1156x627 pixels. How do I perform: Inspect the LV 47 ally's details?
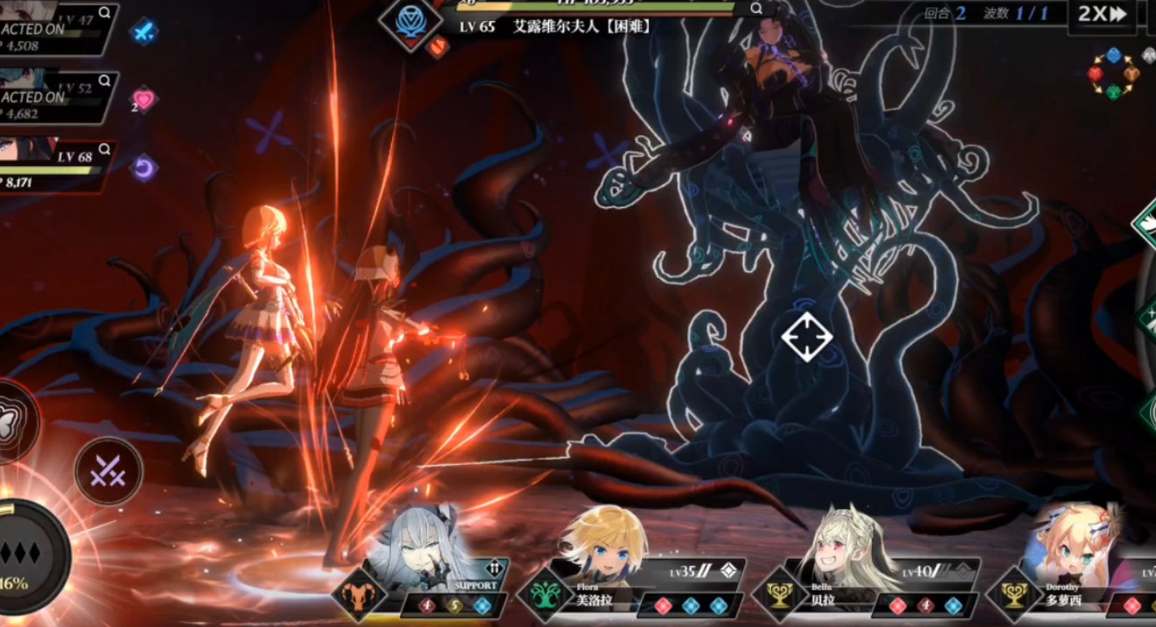pos(104,17)
